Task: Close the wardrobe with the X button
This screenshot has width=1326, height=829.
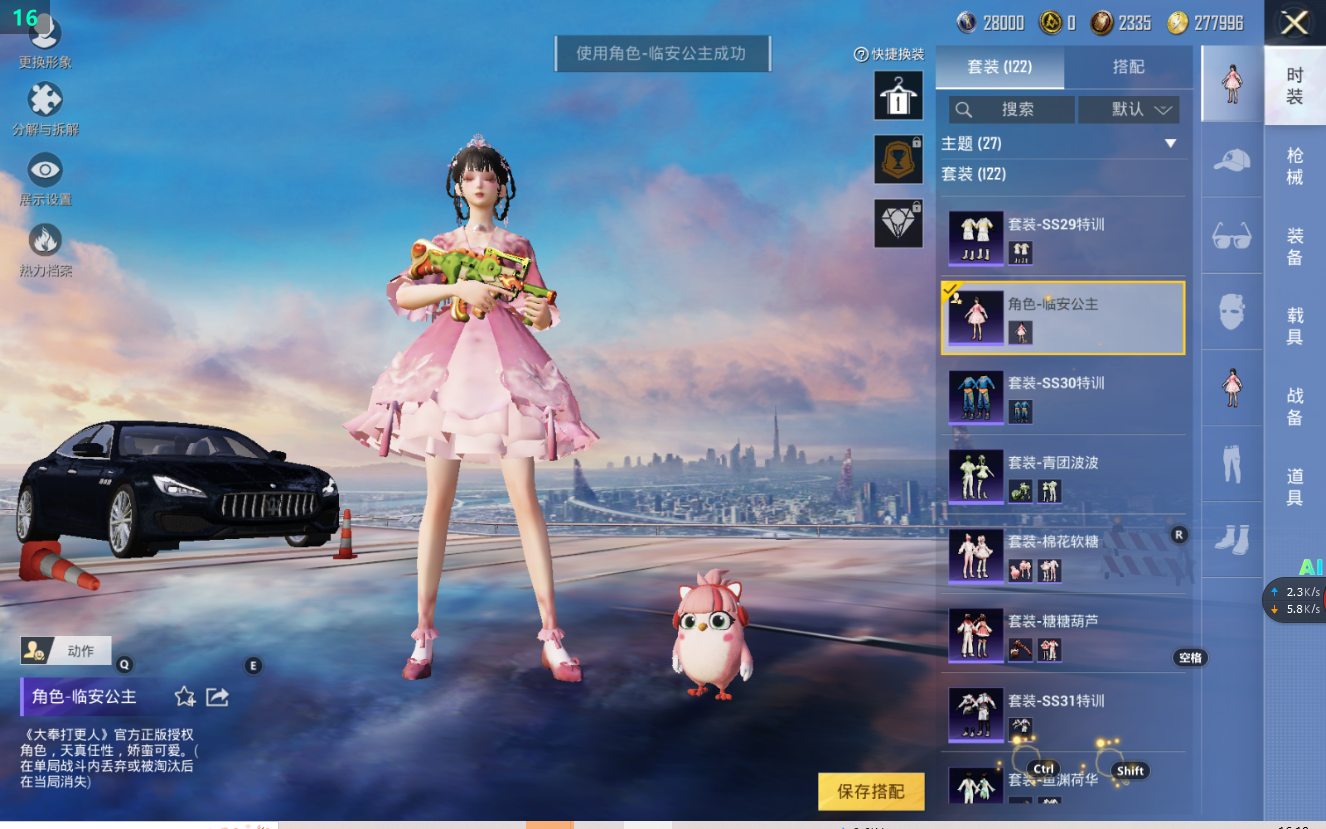Action: click(x=1294, y=23)
